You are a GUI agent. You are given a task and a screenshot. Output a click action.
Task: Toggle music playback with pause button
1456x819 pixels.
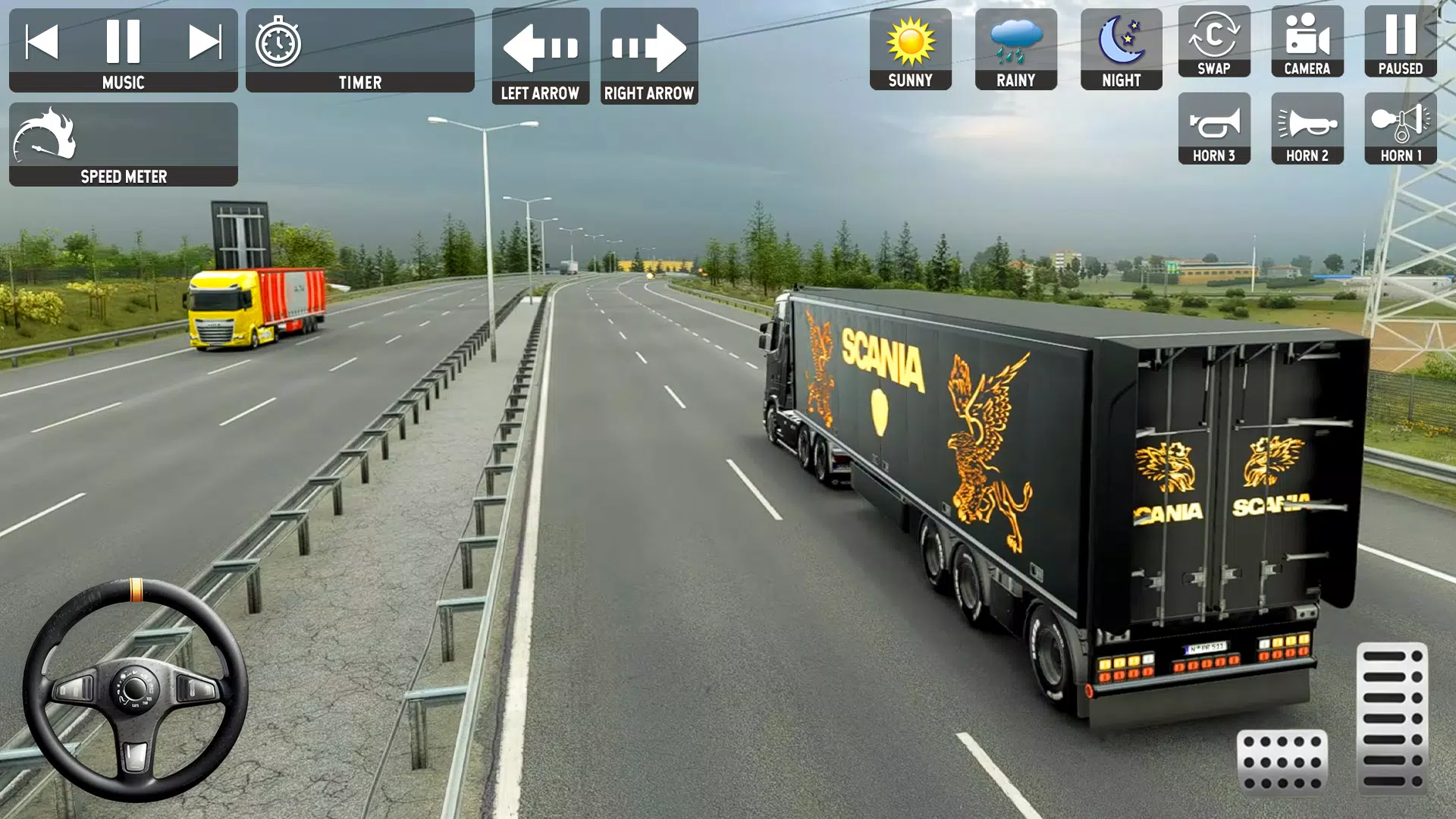(x=124, y=42)
